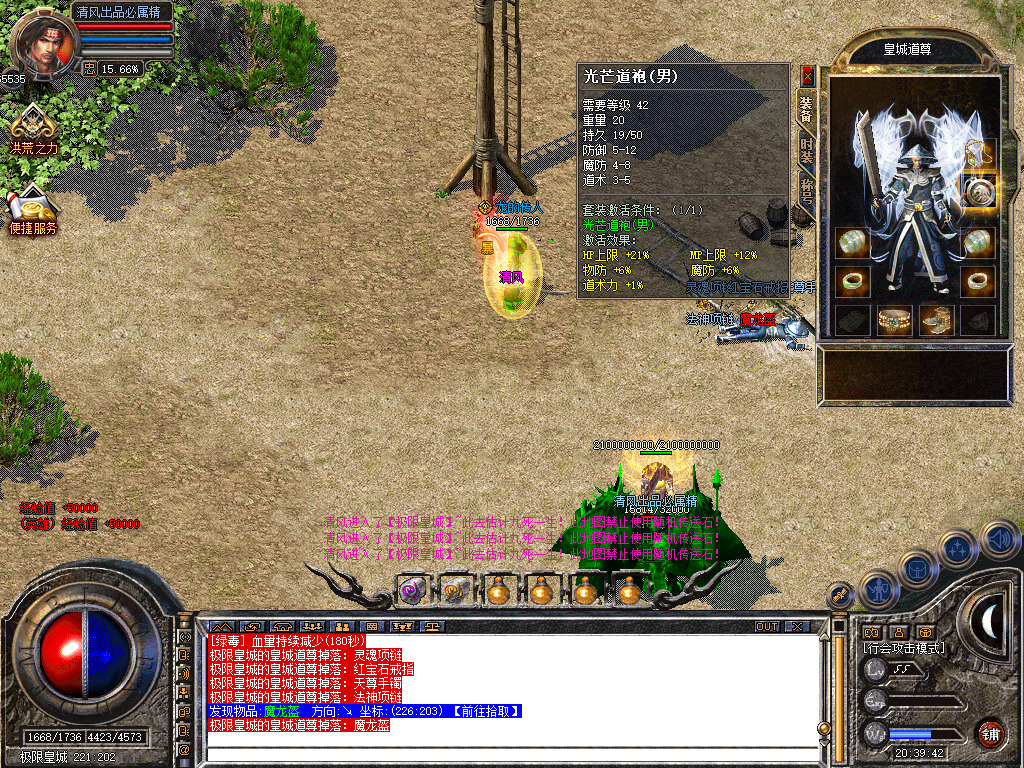
Task: Click the OUT button above chat
Action: 767,627
